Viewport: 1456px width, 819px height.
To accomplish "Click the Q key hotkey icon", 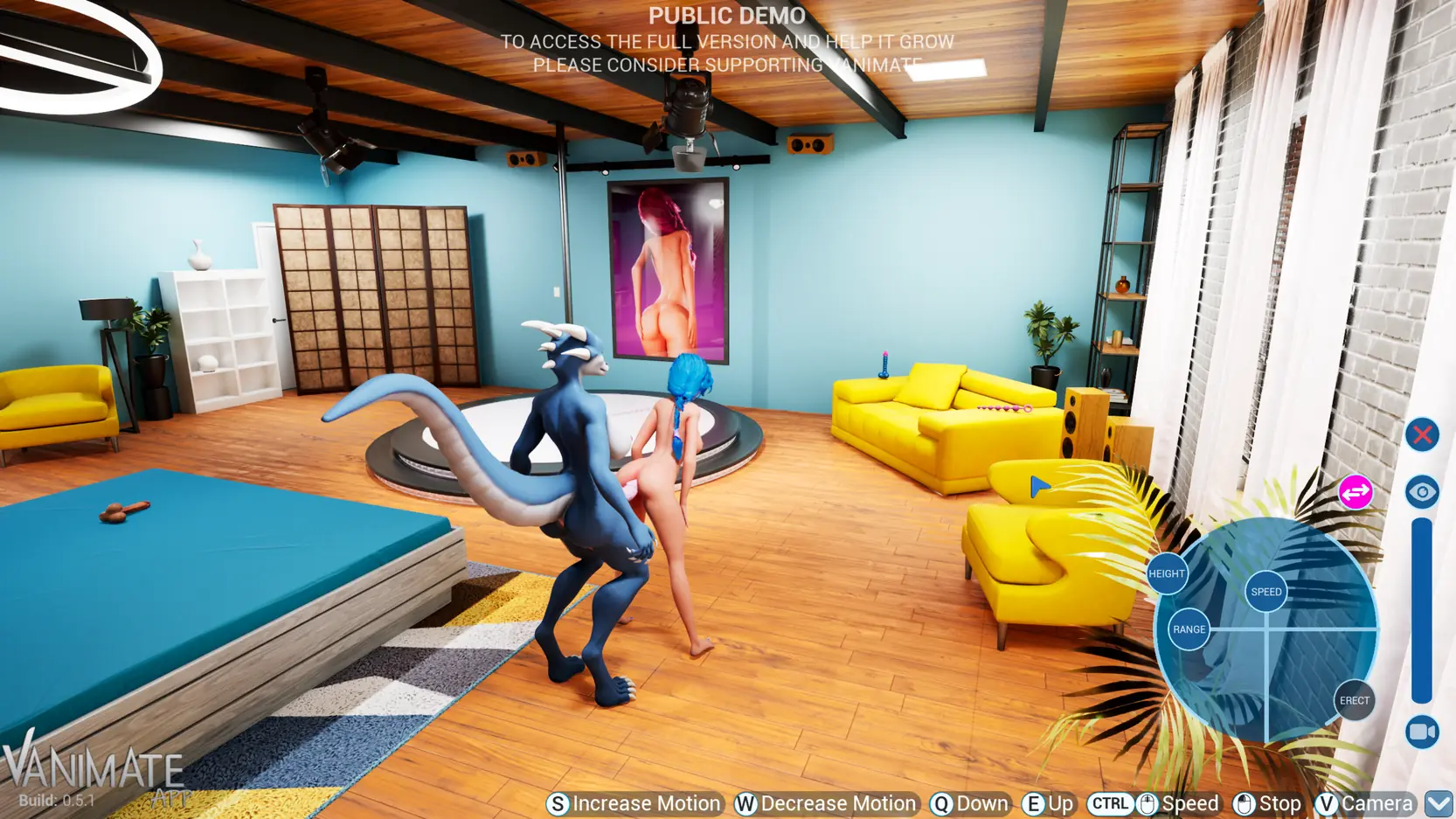I will pos(941,802).
